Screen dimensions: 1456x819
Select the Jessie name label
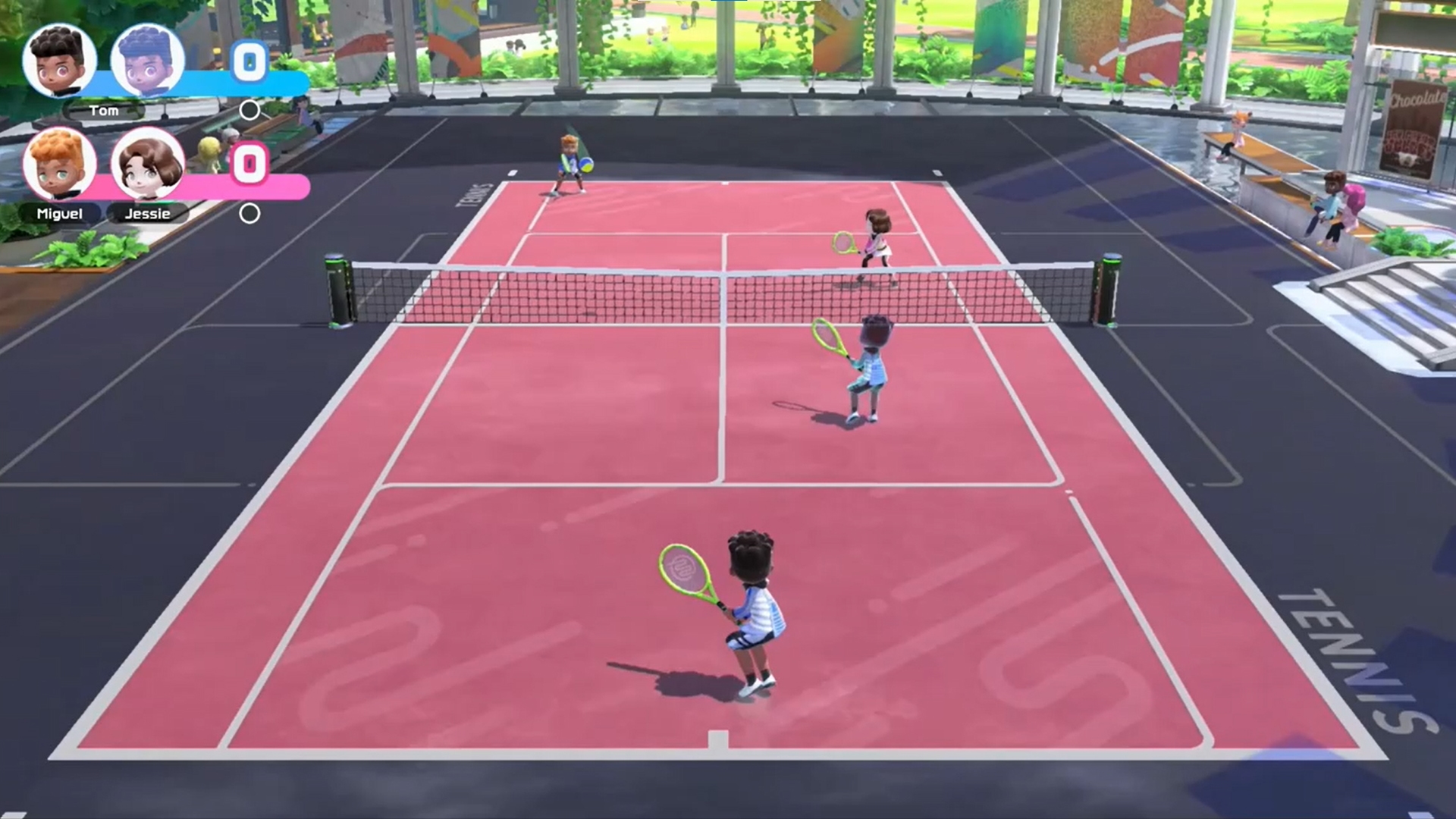click(149, 215)
